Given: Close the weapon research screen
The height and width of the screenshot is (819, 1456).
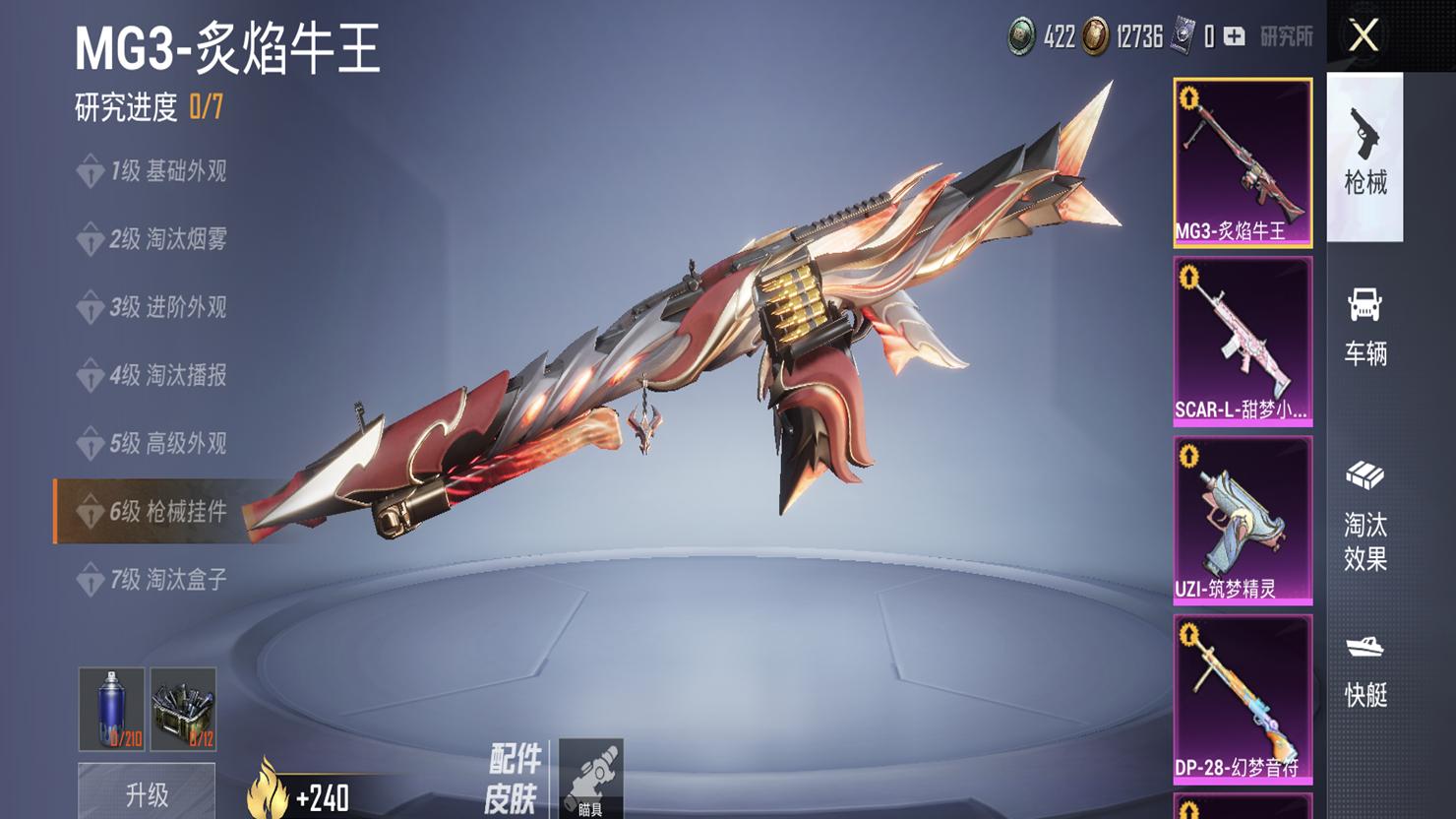Looking at the screenshot, I should coord(1364,36).
